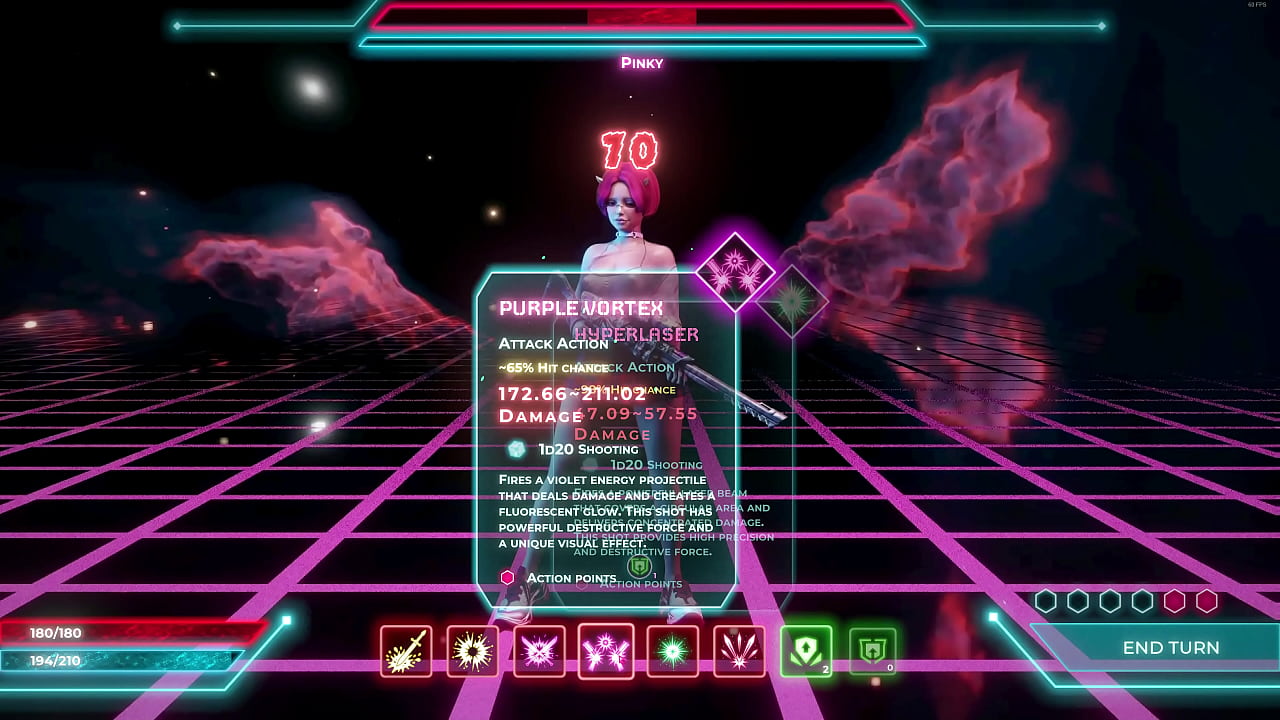Select the falling pink blades ability
The image size is (1280, 720).
tap(739, 651)
